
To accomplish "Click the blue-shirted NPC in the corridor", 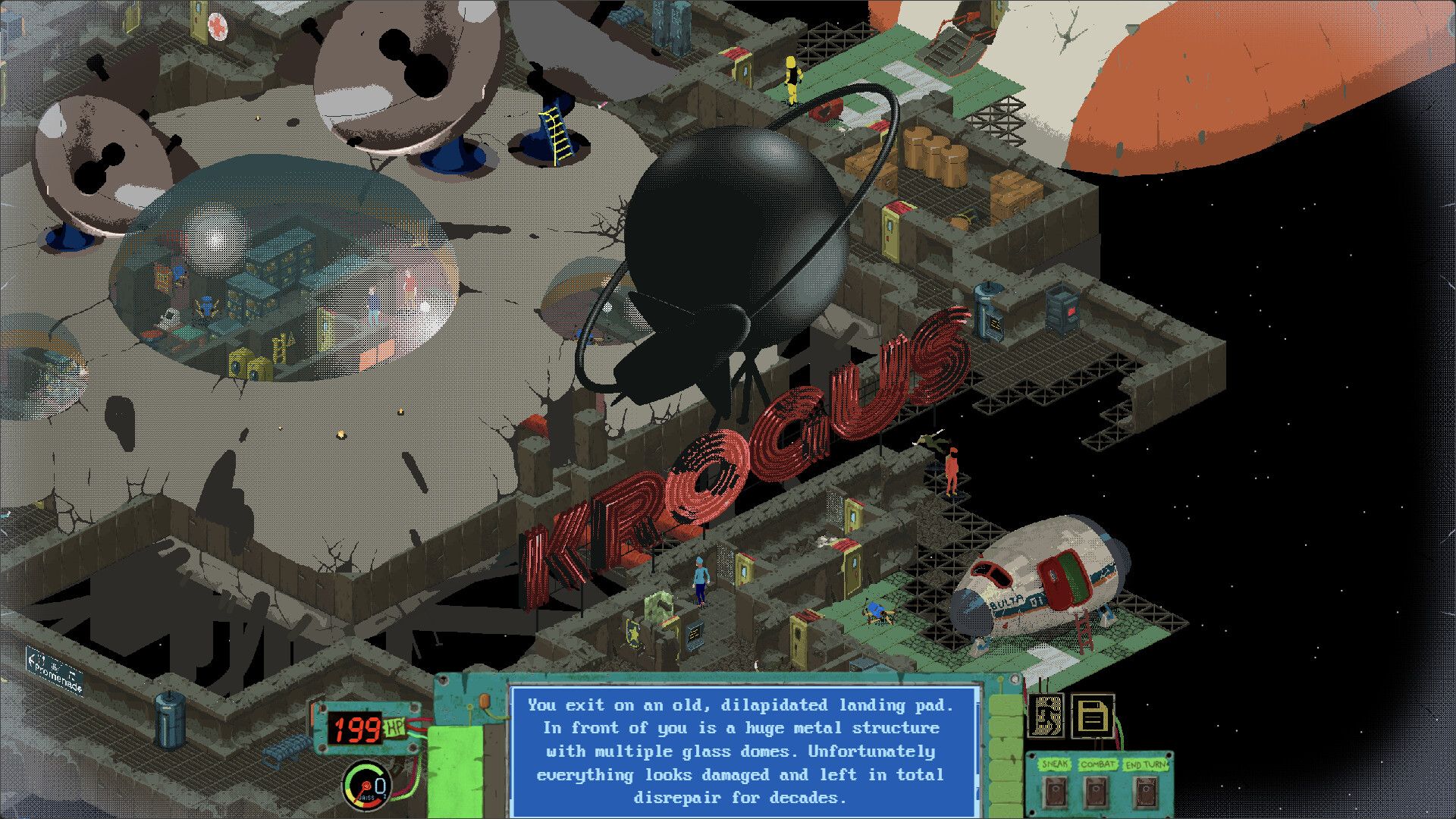I will coord(699,578).
